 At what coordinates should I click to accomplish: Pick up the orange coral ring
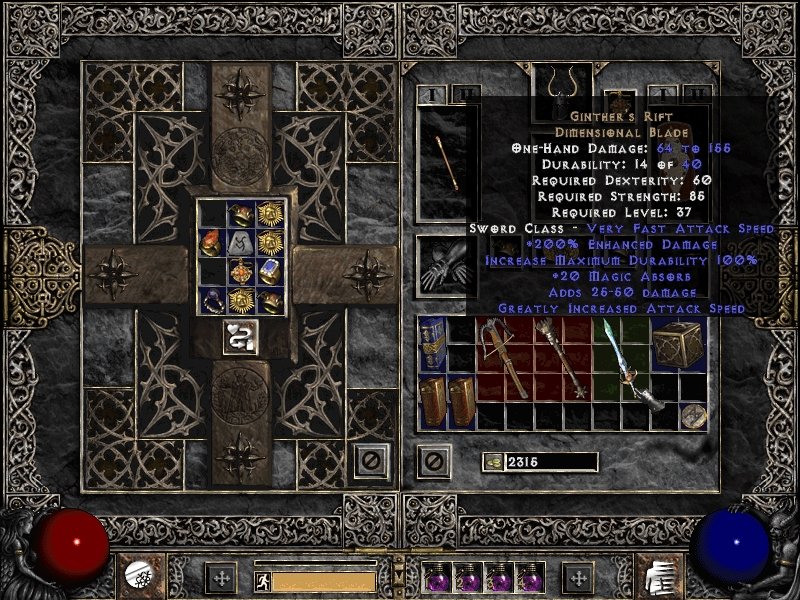point(211,242)
